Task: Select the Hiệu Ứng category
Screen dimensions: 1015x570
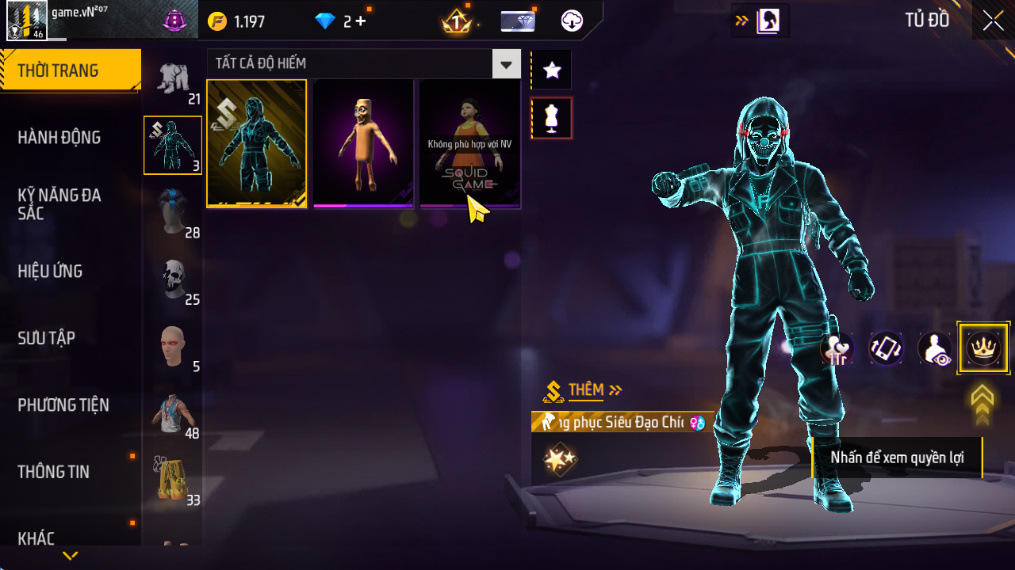Action: coord(50,271)
